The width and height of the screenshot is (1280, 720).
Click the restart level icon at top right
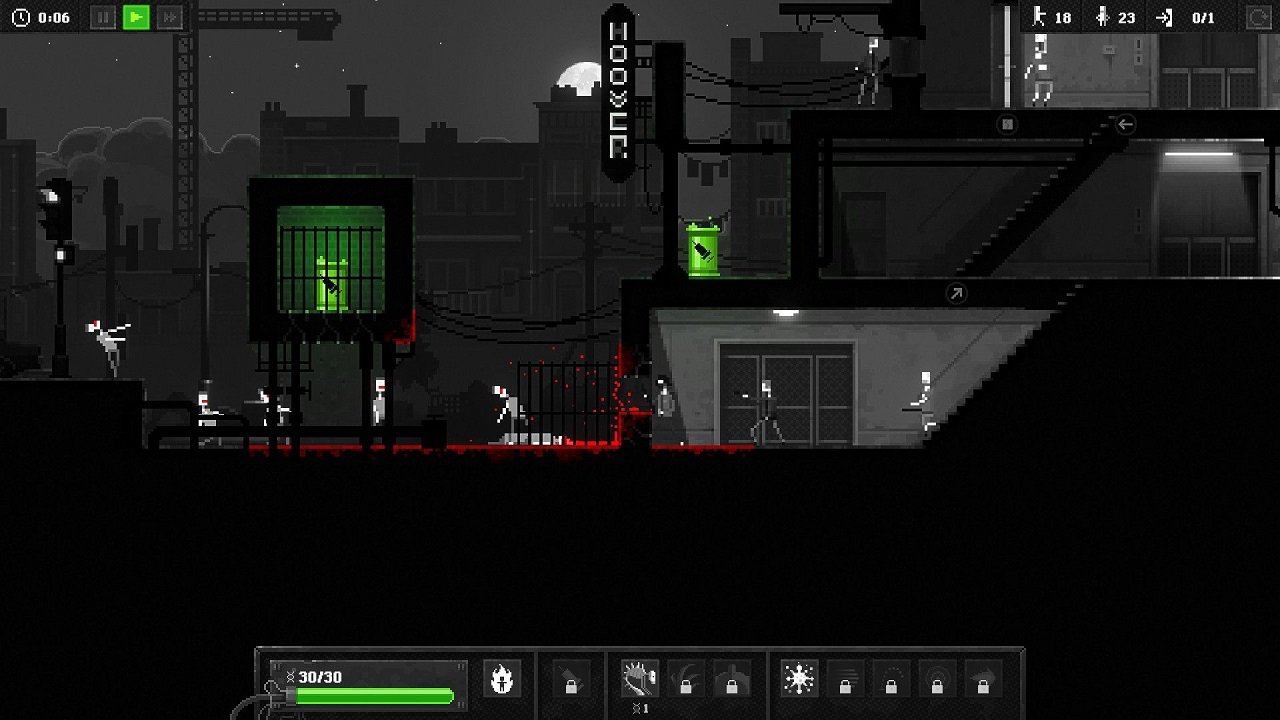[1257, 16]
